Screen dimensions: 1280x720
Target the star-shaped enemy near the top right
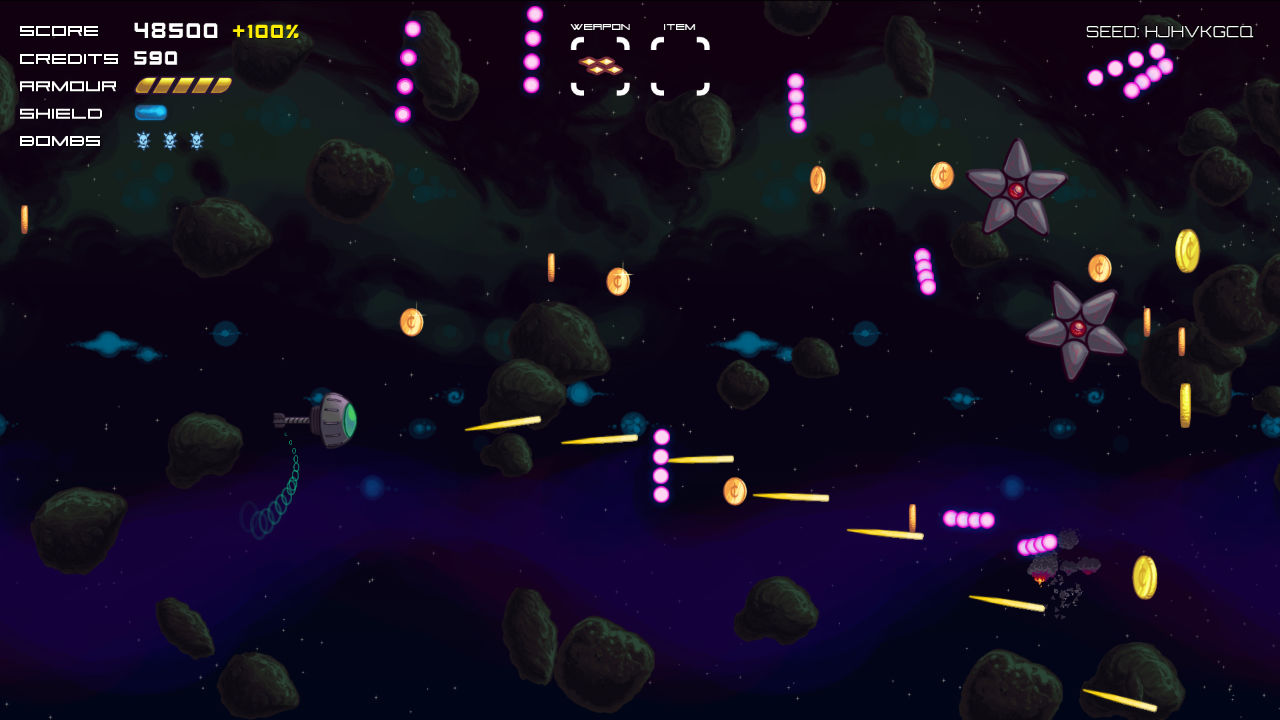(1015, 188)
